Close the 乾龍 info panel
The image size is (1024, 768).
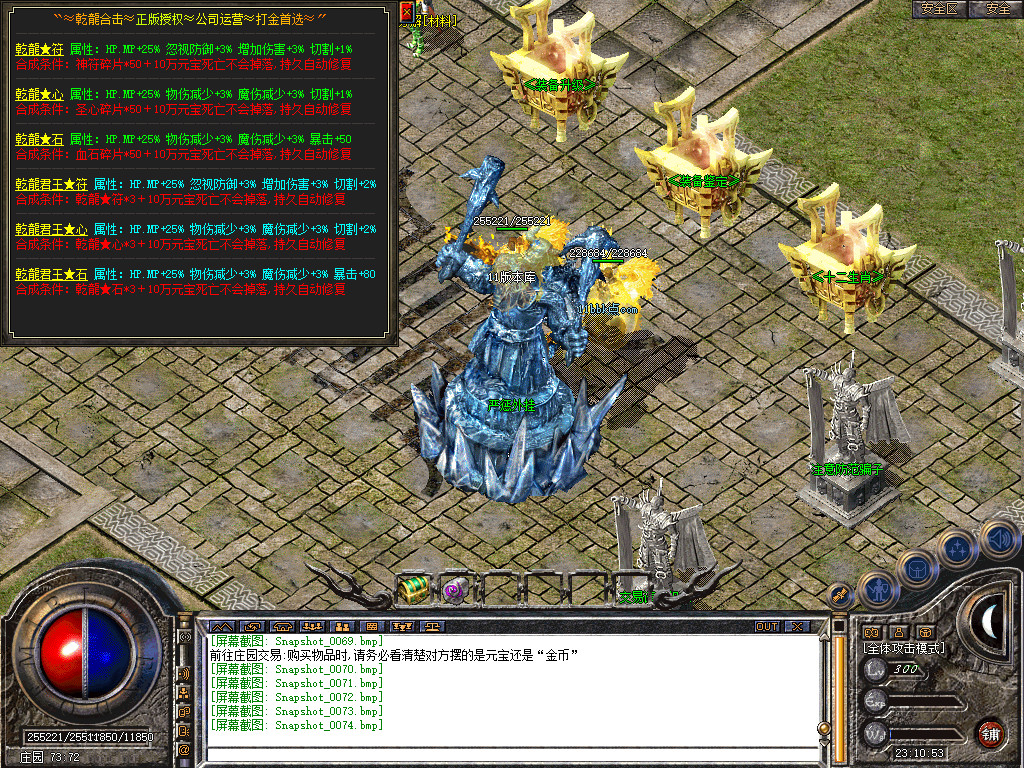click(x=406, y=11)
